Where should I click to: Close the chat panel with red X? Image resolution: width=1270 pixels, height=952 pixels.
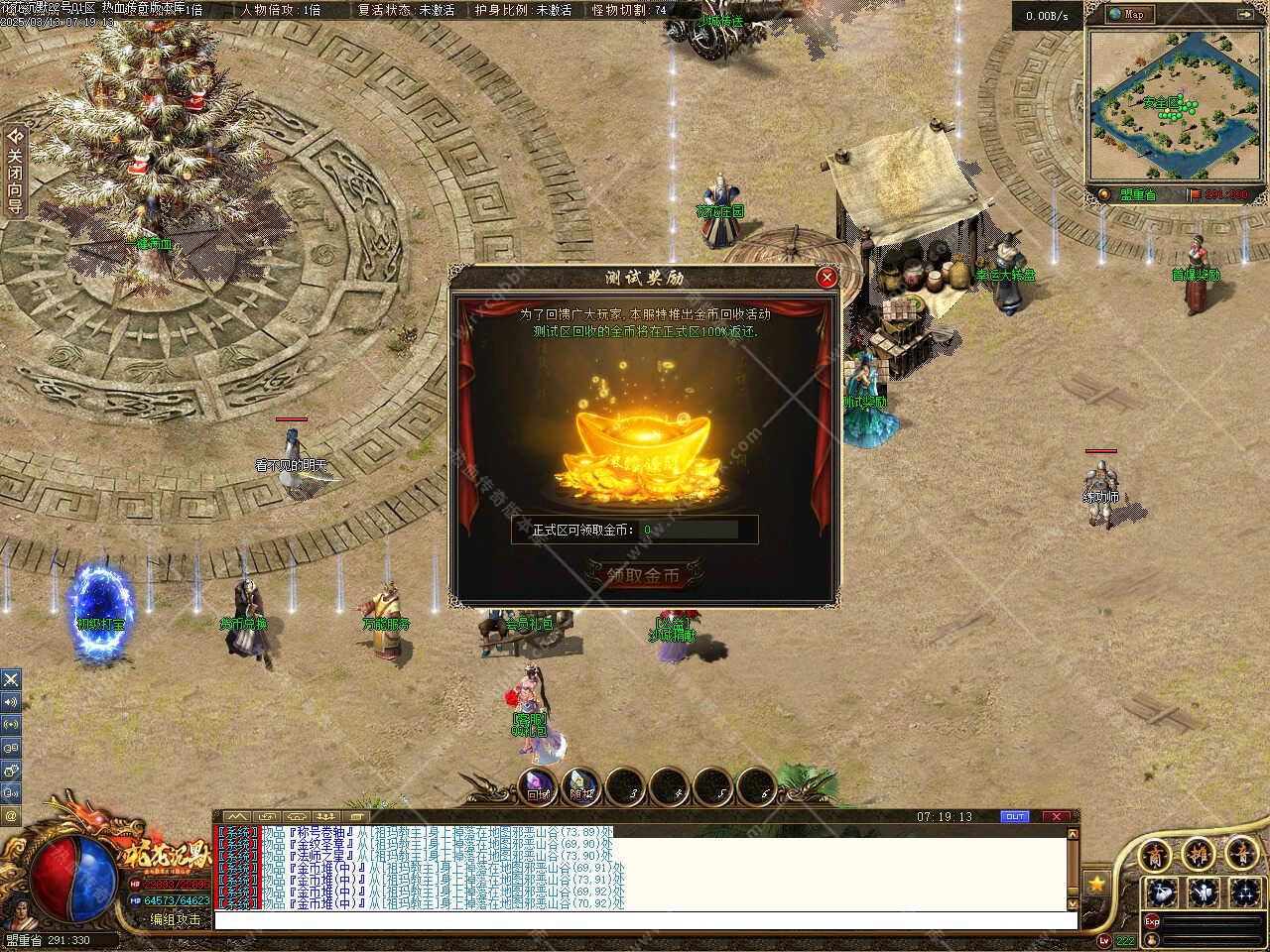pos(1056,817)
